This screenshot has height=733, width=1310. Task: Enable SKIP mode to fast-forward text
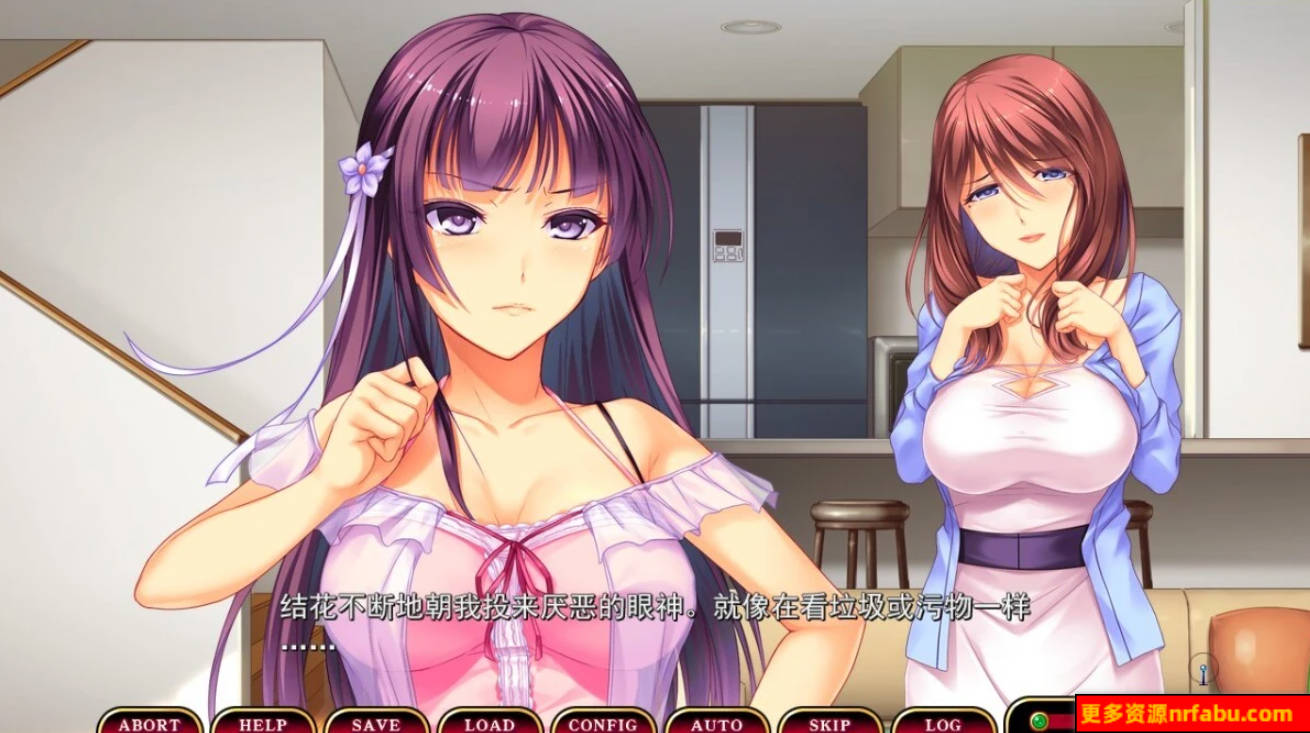(x=831, y=722)
